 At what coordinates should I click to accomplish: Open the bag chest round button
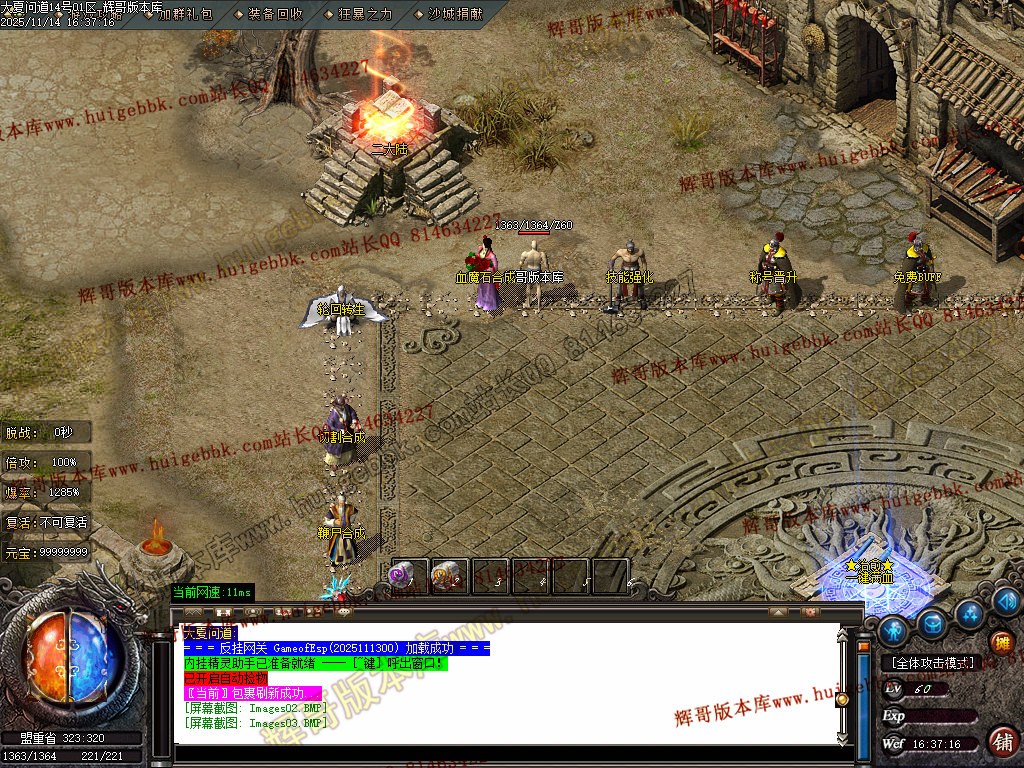pos(932,623)
